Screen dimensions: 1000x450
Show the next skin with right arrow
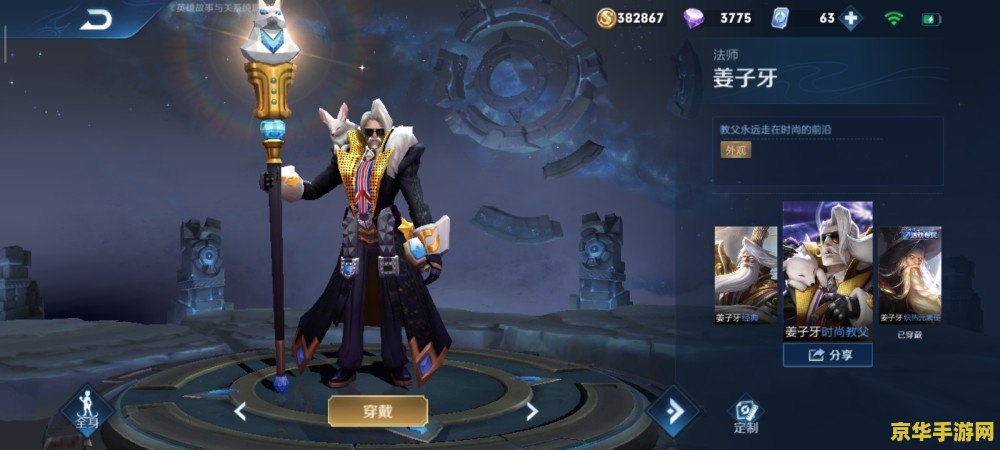pos(532,411)
